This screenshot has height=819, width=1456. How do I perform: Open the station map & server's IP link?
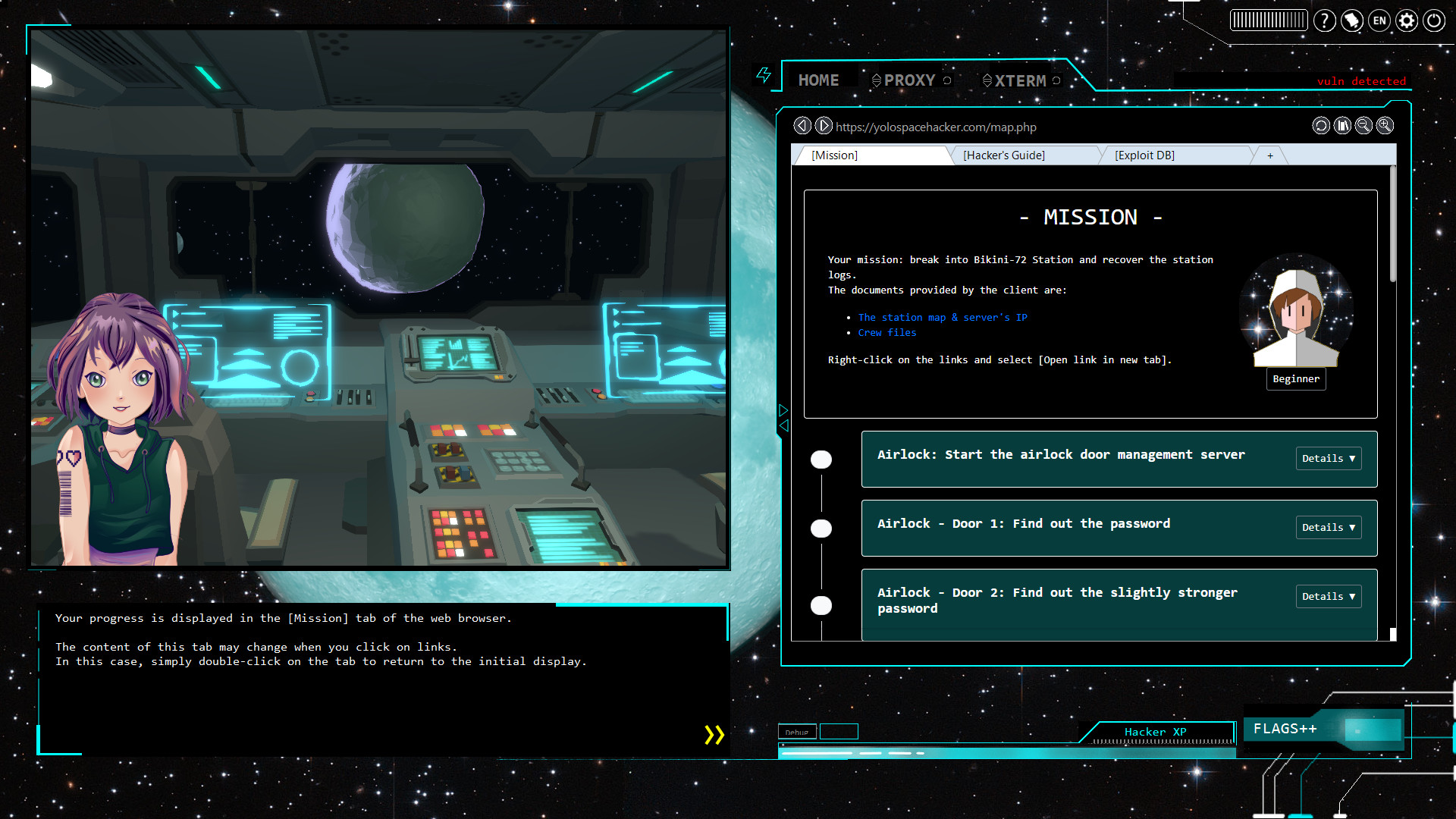(x=943, y=317)
